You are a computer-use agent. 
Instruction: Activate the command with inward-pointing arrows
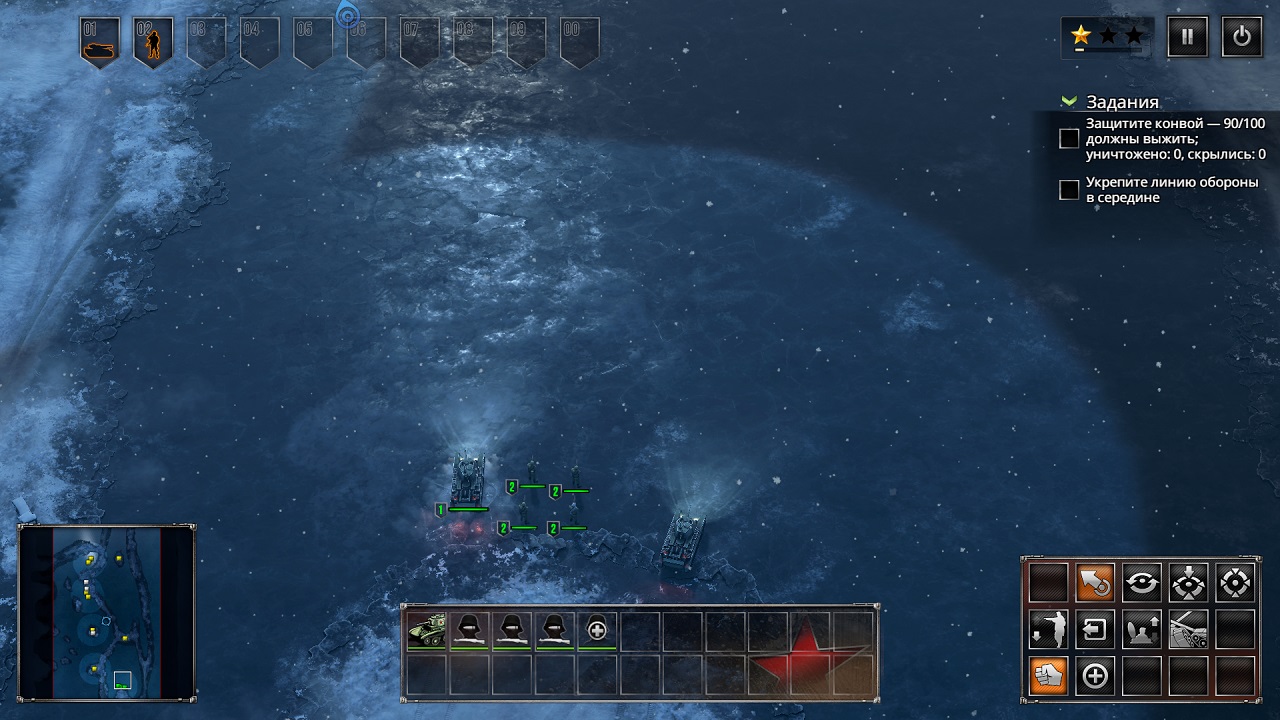pyautogui.click(x=1188, y=582)
